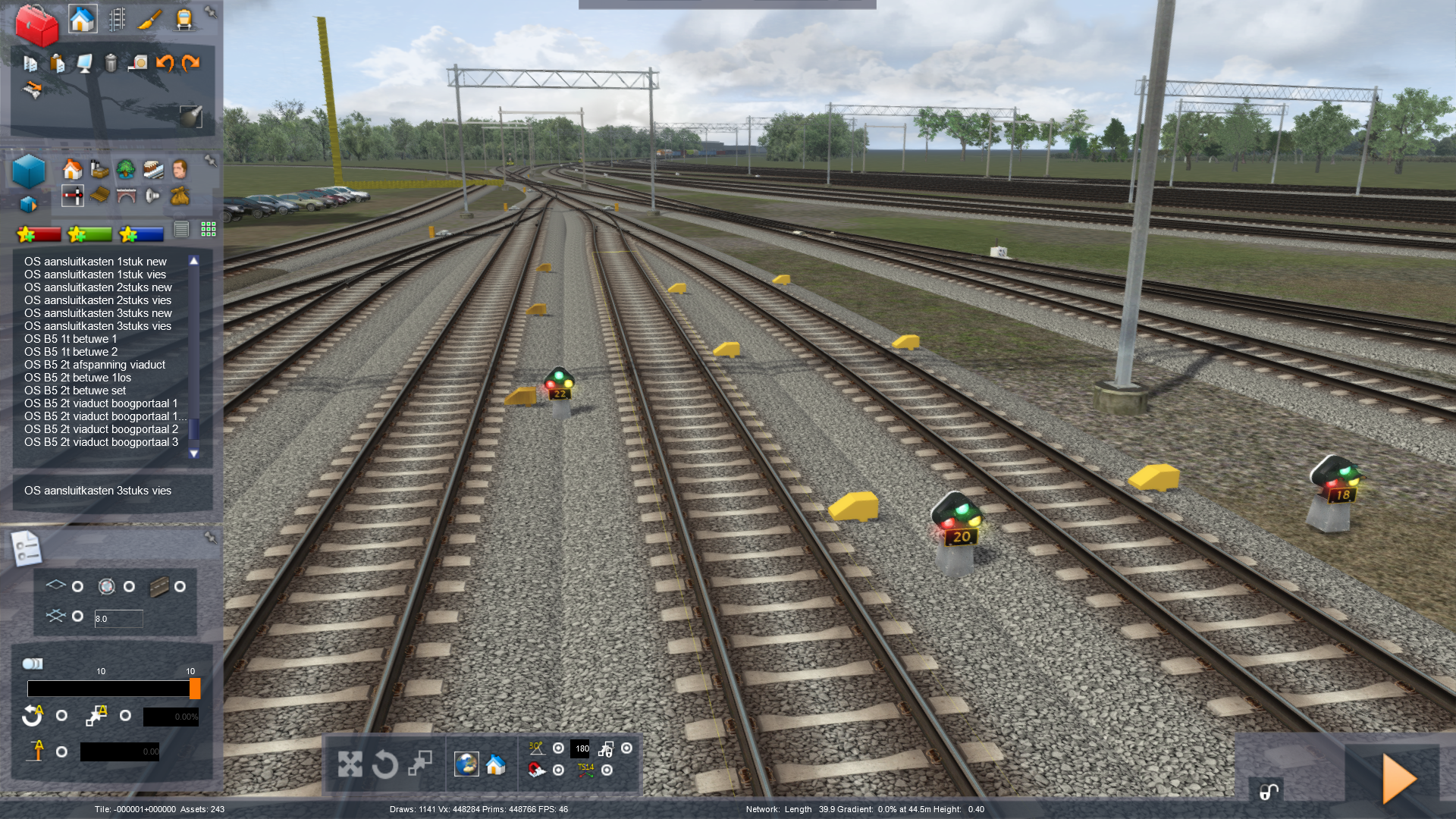This screenshot has height=819, width=1456.
Task: Choose 'OS aansluitkasten 2stuks new' list entry
Action: pos(98,287)
